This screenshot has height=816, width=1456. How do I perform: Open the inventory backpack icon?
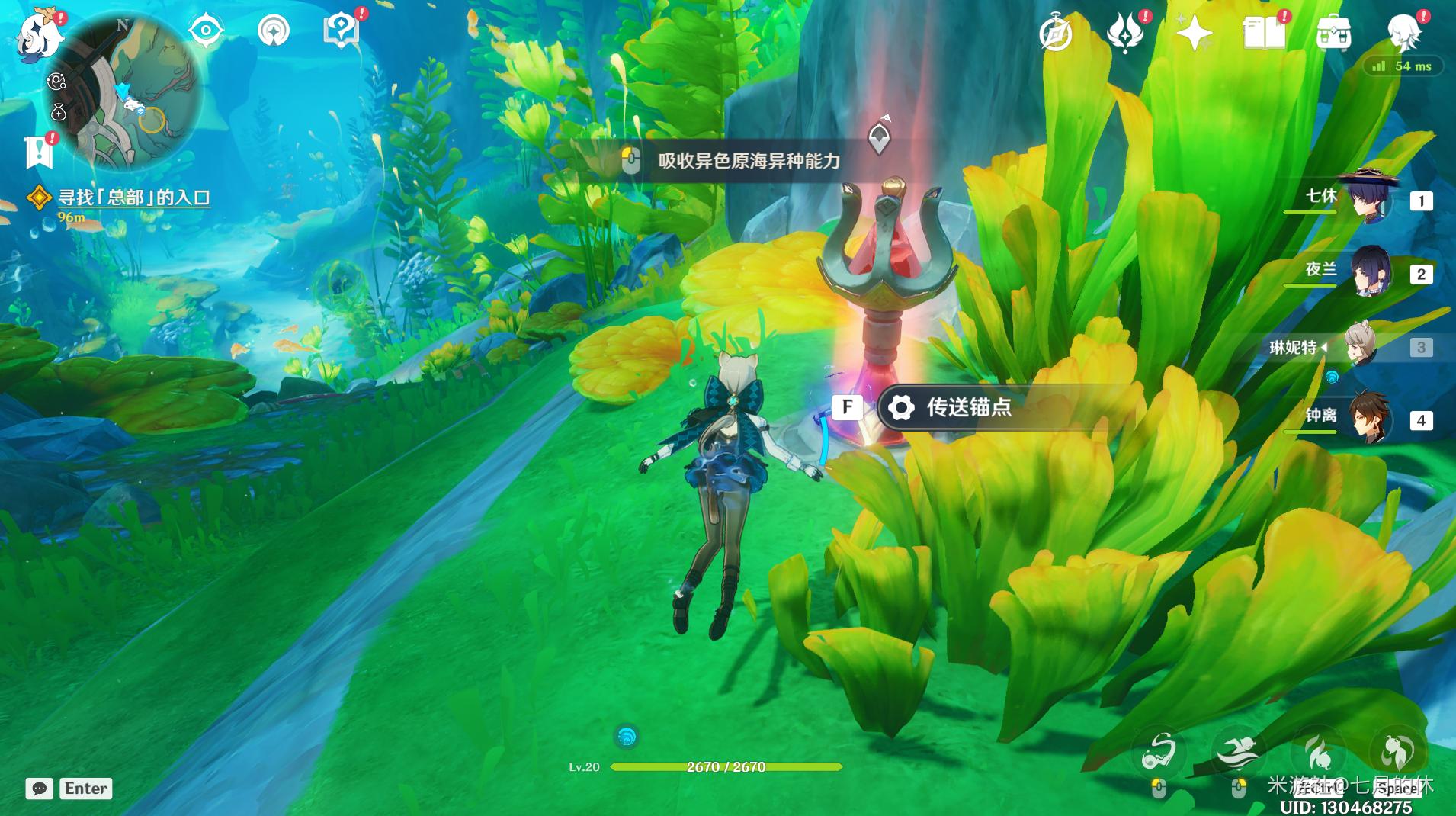(1333, 34)
